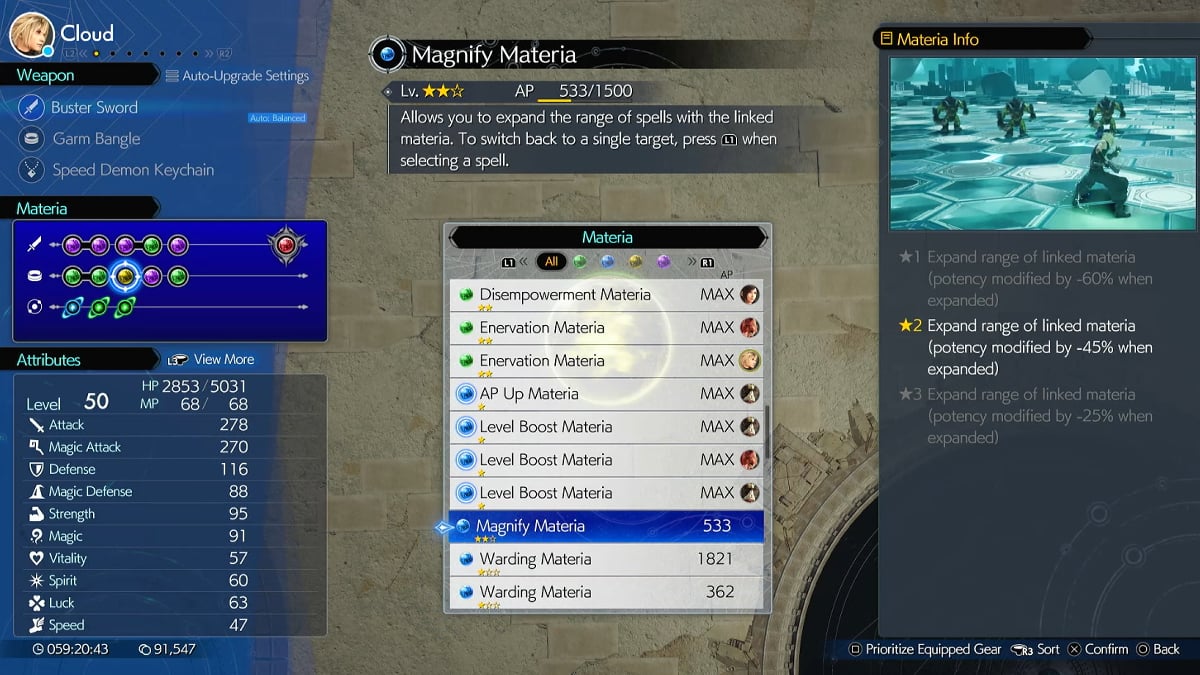Filter list by green materia
Viewport: 1200px width, 675px height.
[579, 262]
